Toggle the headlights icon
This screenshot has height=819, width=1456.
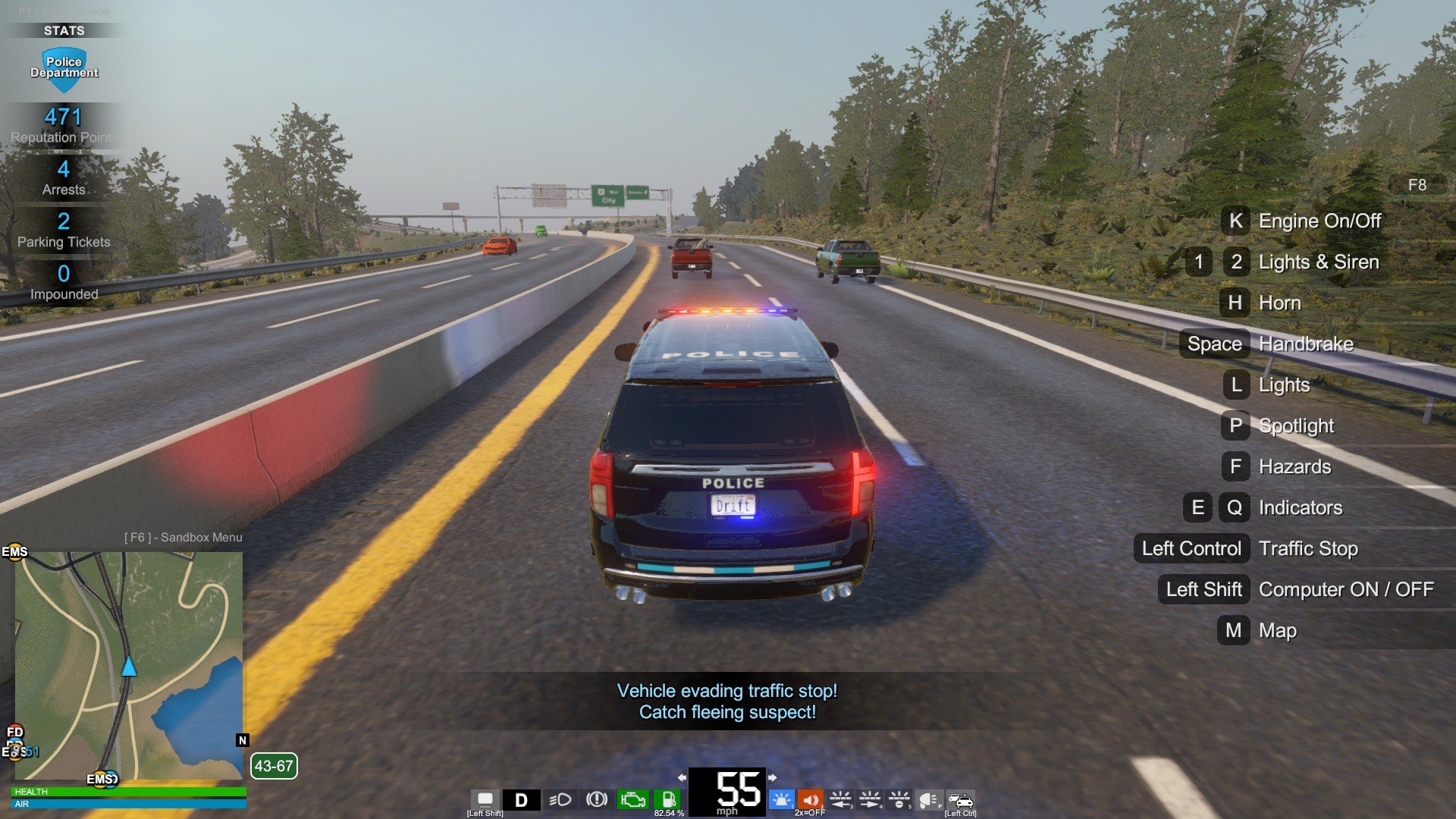pos(560,800)
